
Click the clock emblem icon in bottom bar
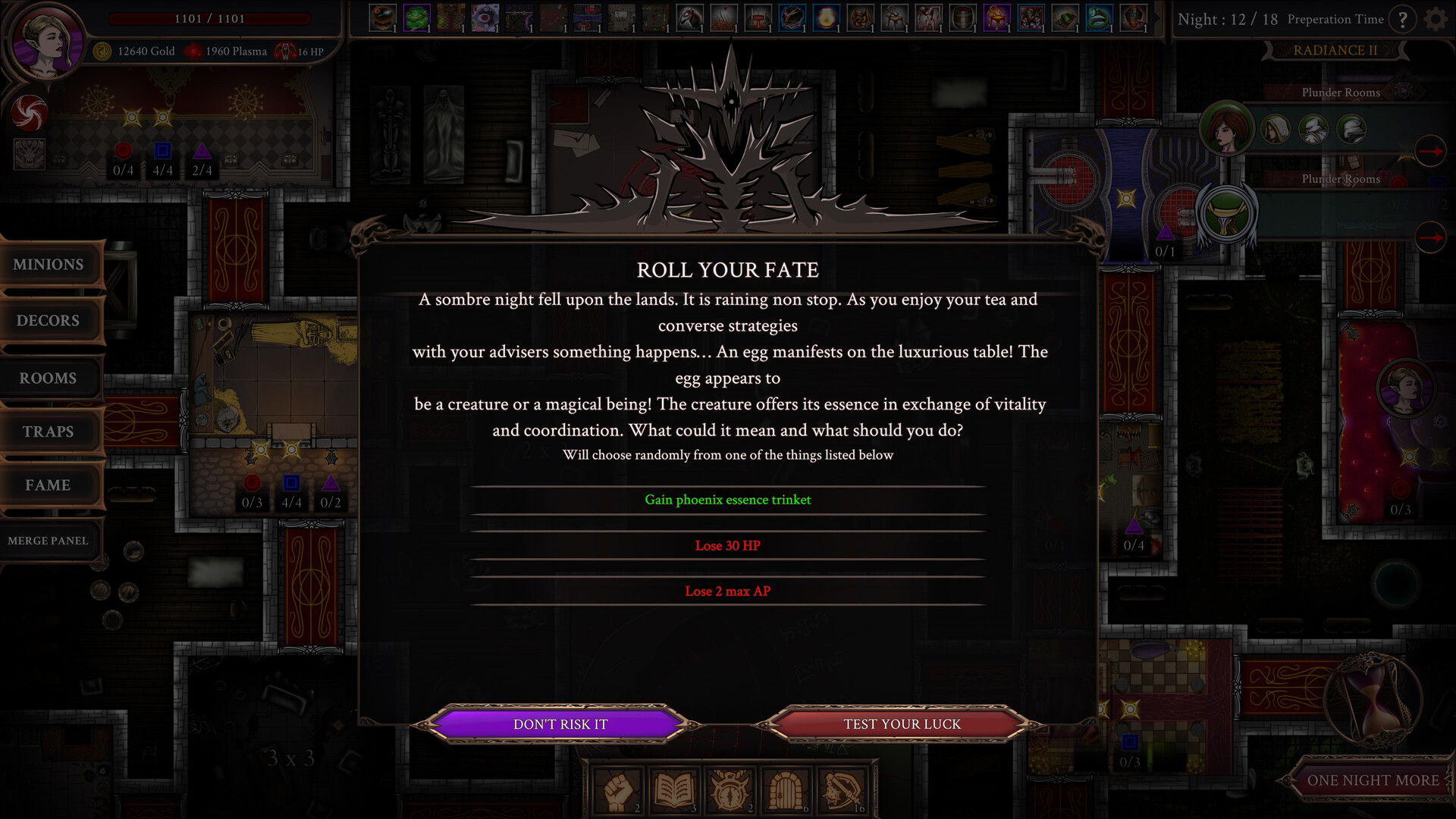coord(729,789)
